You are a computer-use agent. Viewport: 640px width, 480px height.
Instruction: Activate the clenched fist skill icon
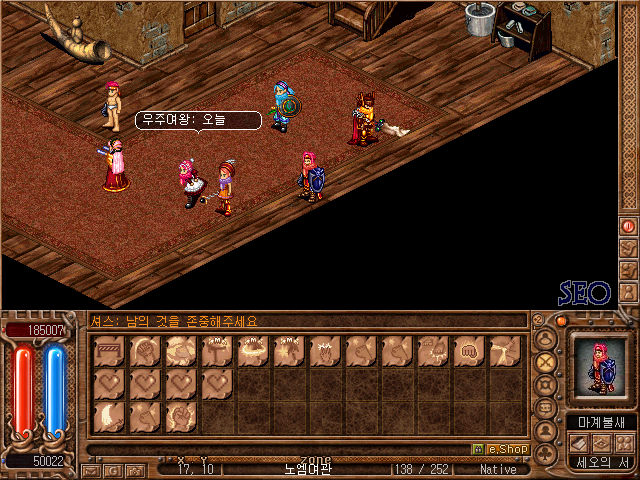(469, 351)
